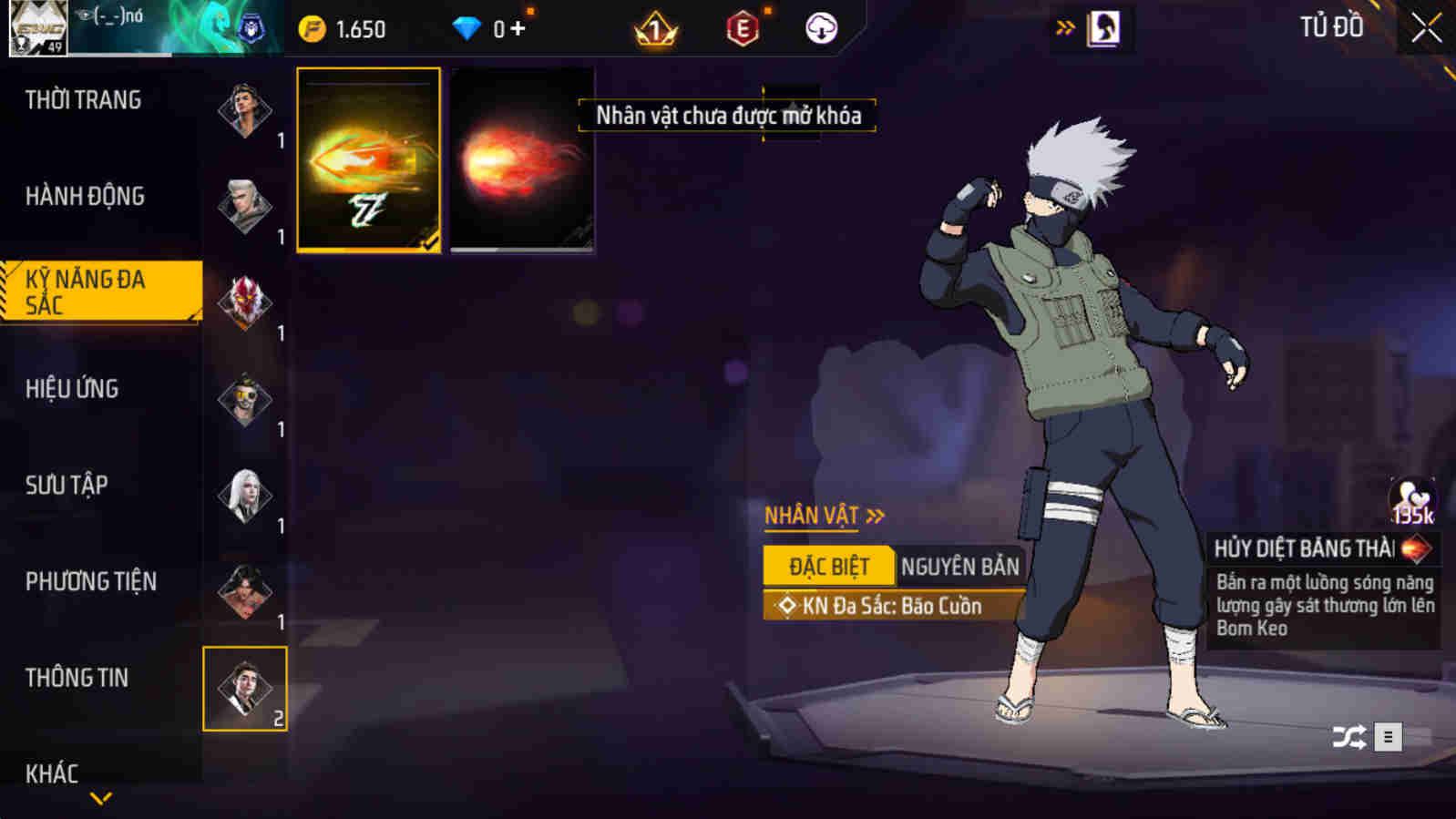This screenshot has width=1456, height=819.
Task: Select the ĐẶC BIỆT tab
Action: click(x=827, y=566)
